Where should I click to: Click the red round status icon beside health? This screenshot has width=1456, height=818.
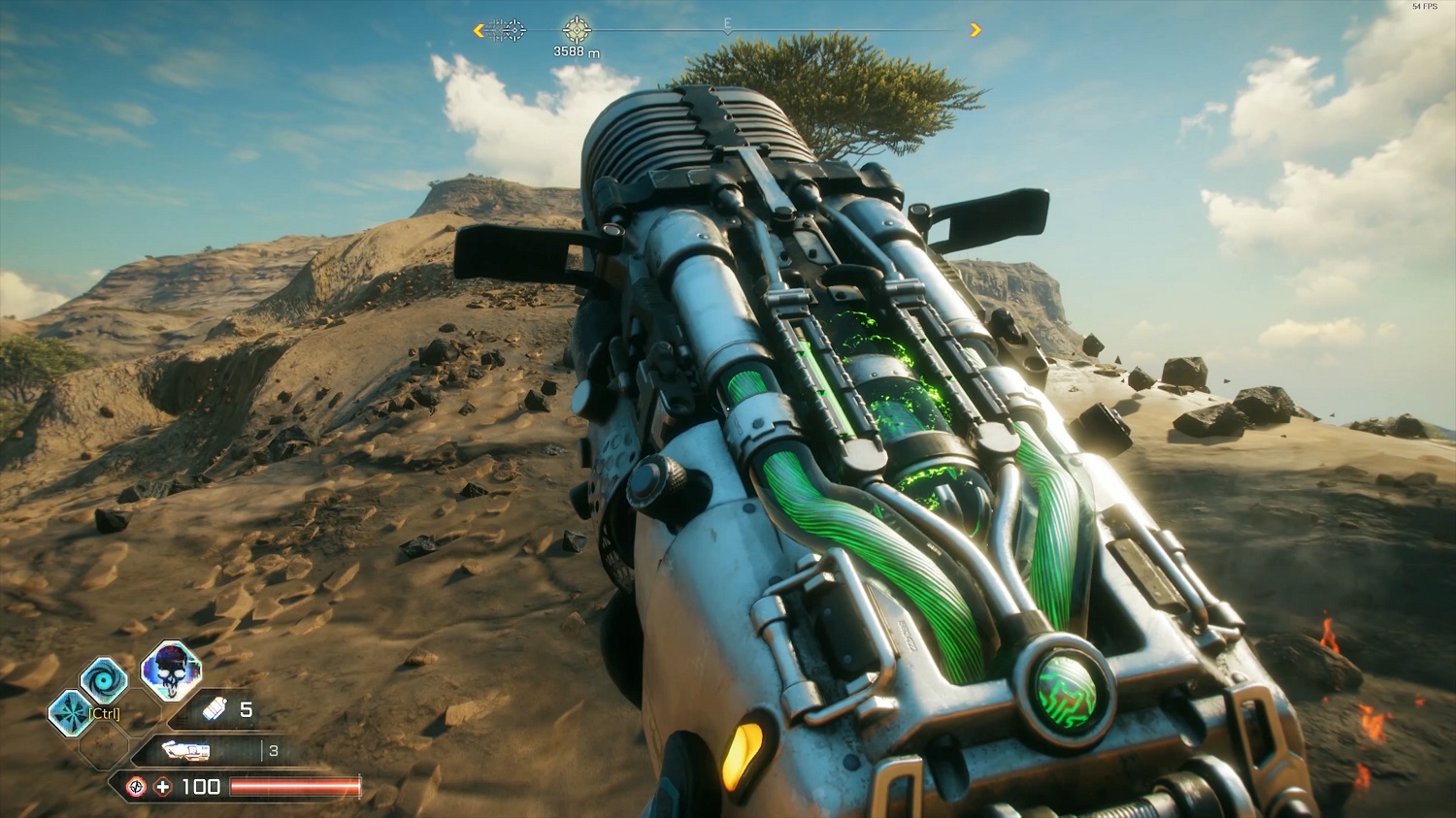pyautogui.click(x=137, y=786)
